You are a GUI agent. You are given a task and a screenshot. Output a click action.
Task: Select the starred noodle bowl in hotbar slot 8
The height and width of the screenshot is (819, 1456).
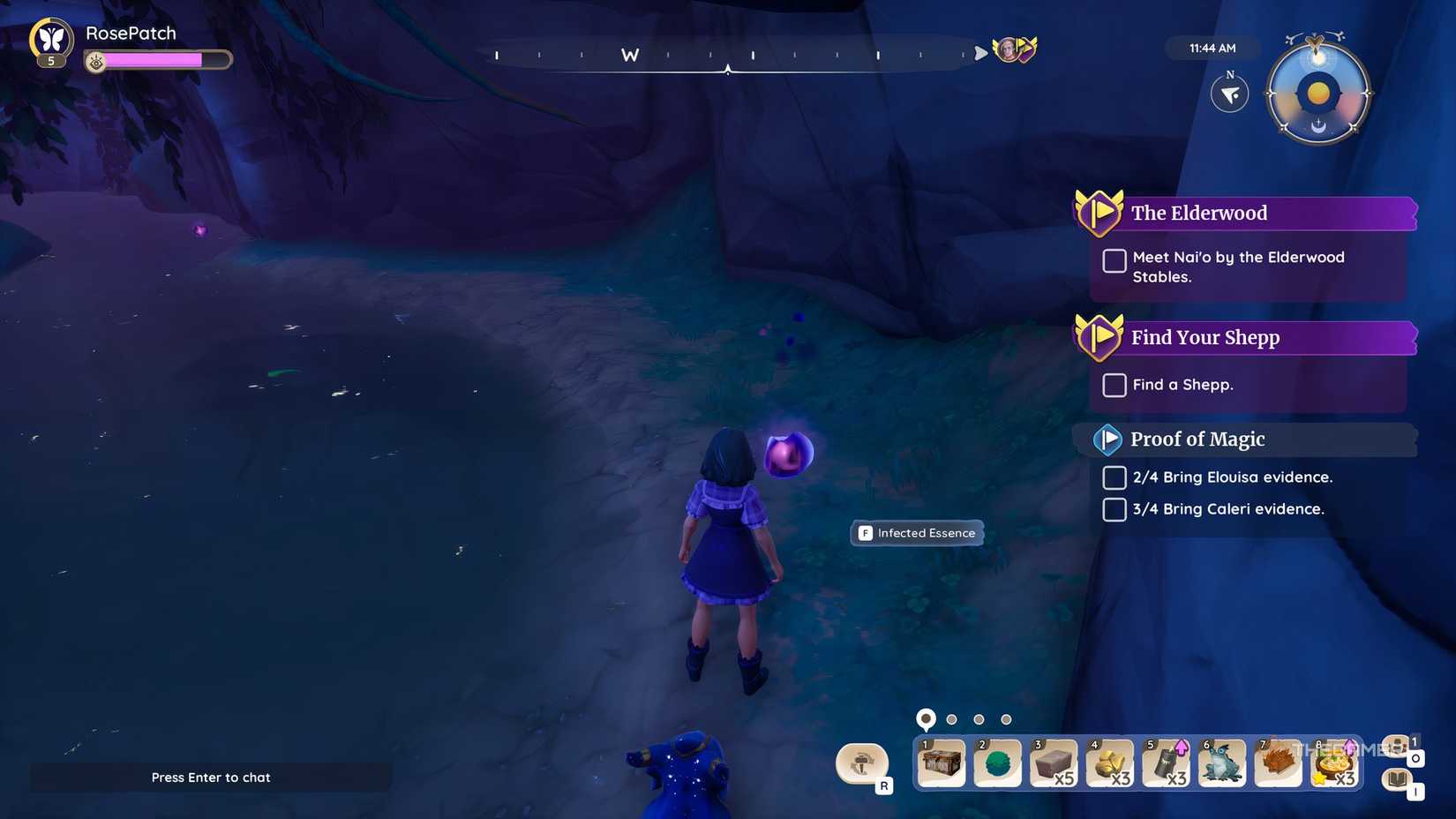(1336, 763)
